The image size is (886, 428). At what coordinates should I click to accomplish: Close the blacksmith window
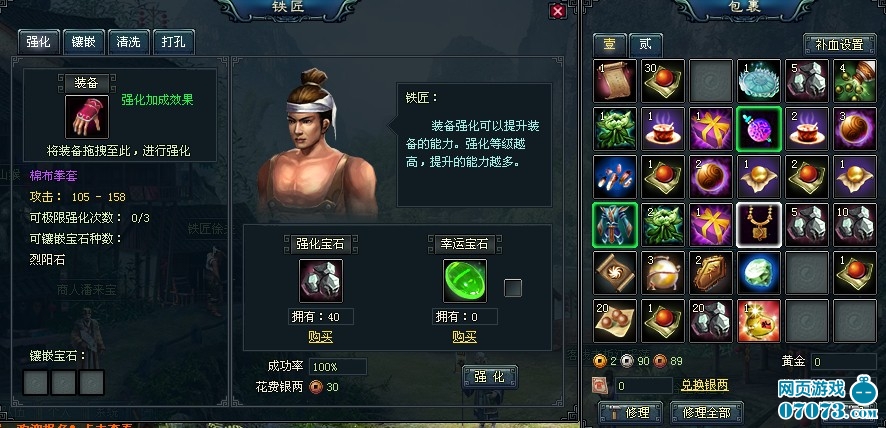click(558, 10)
